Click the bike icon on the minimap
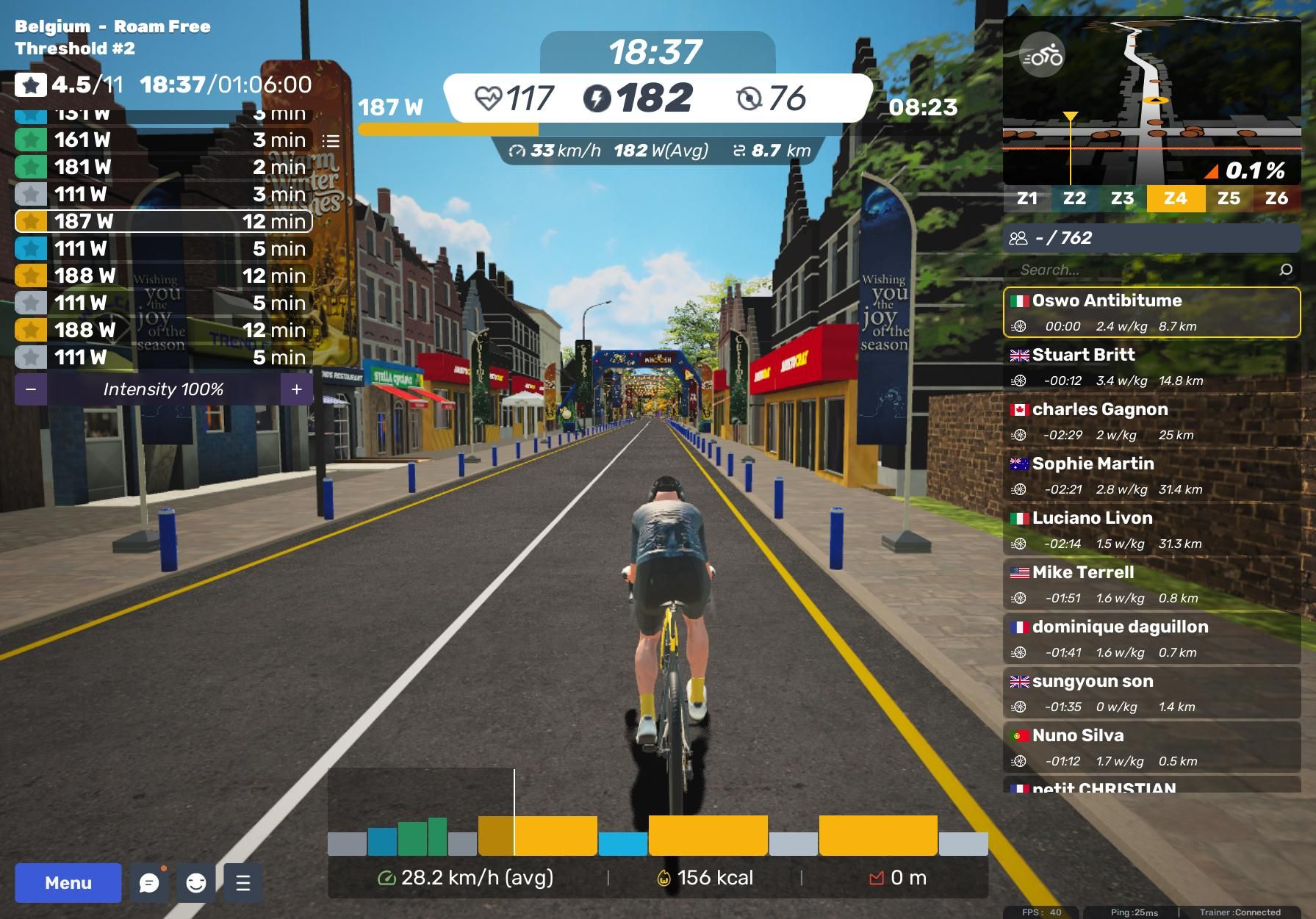Screen dimensions: 1316x919 point(1042,56)
